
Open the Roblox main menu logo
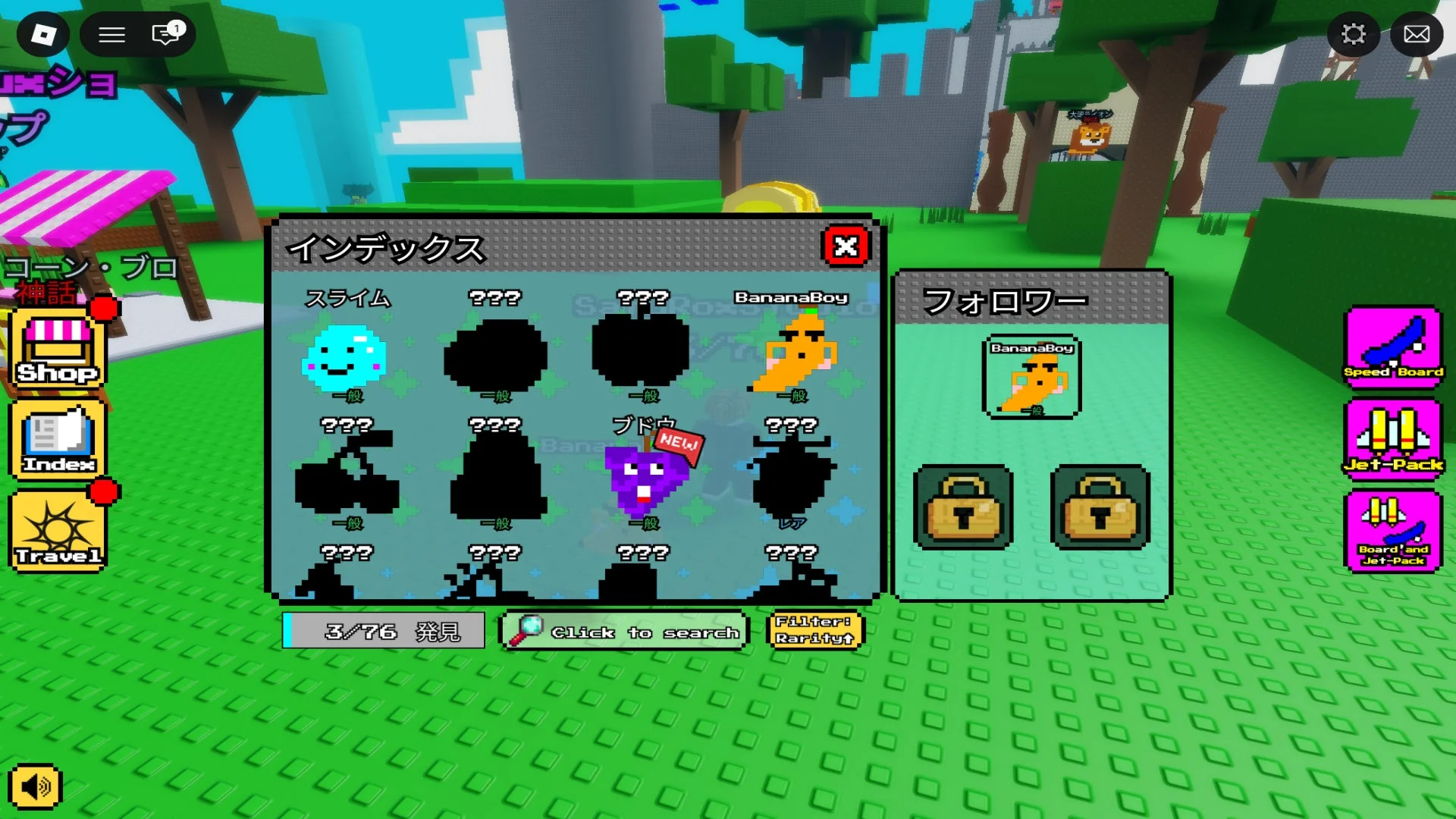pos(43,34)
